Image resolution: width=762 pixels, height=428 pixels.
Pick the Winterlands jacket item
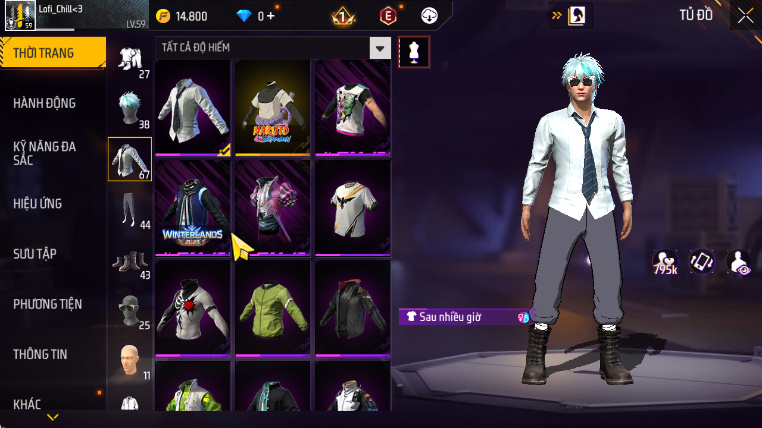coord(193,208)
